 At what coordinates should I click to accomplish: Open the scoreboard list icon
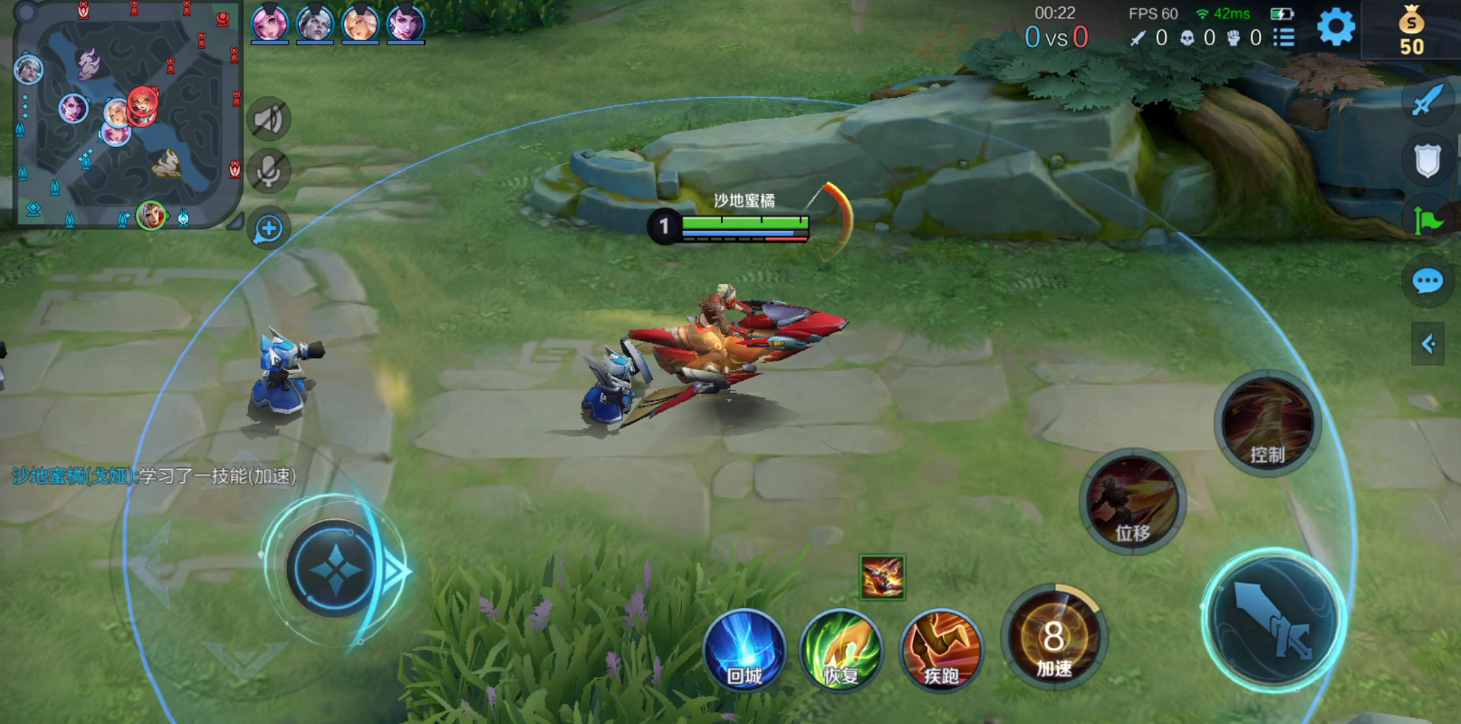pyautogui.click(x=1284, y=38)
